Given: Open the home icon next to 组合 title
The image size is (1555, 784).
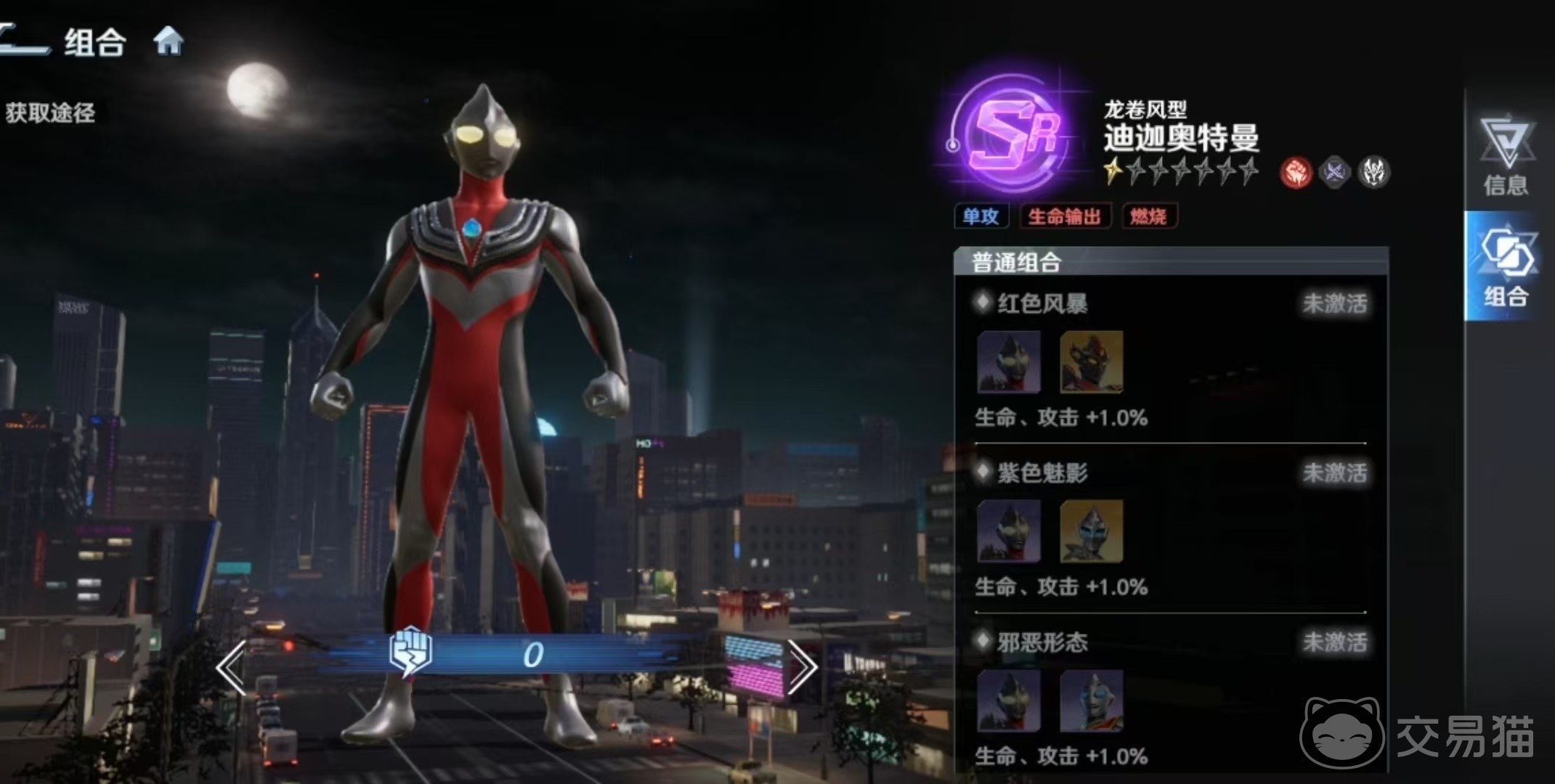Looking at the screenshot, I should click(x=169, y=41).
